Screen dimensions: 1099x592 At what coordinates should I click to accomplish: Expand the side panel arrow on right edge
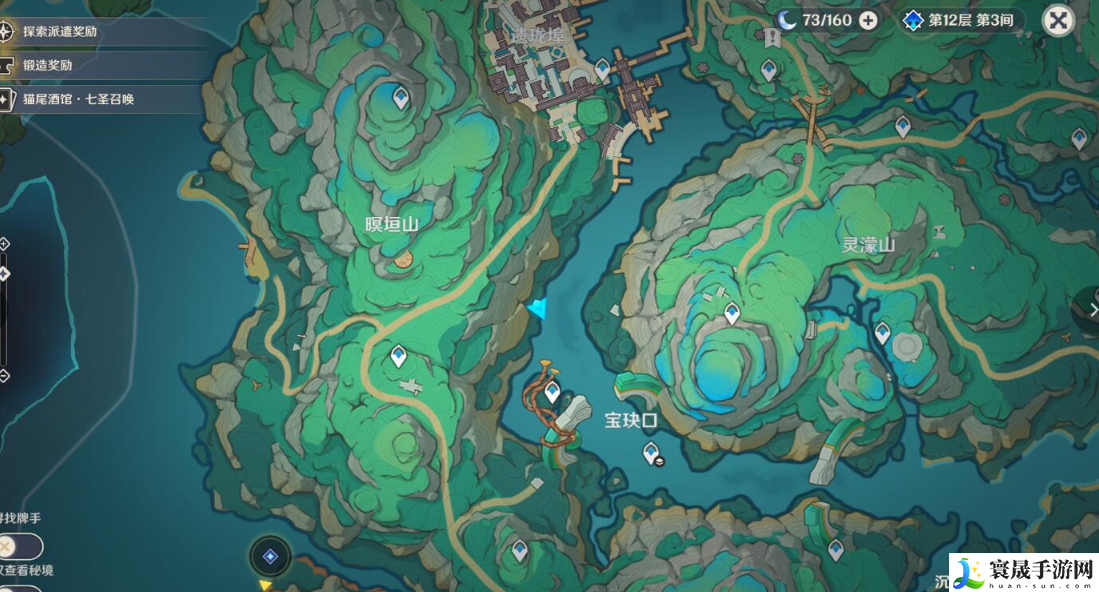pos(1092,310)
